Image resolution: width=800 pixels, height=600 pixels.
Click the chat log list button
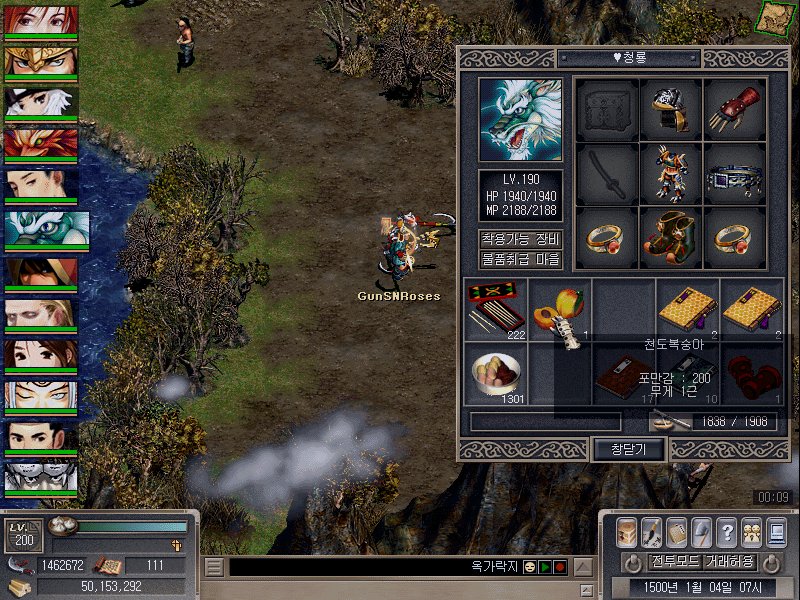pos(214,567)
